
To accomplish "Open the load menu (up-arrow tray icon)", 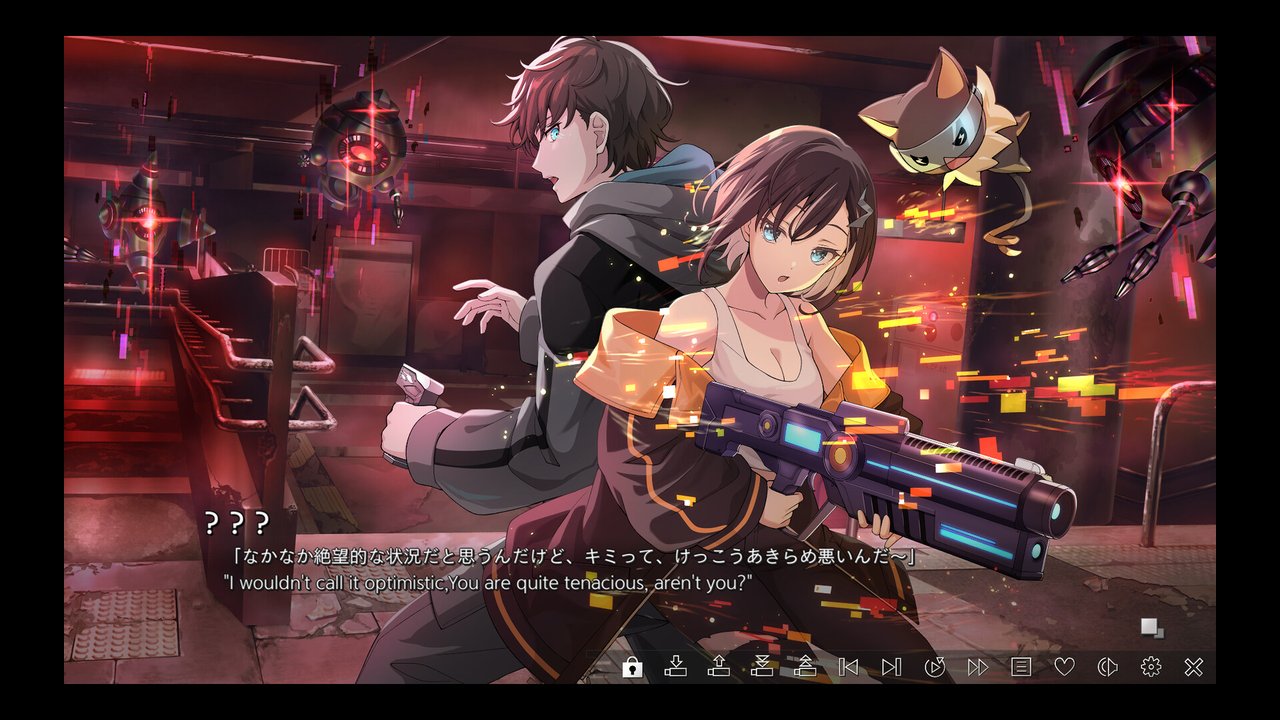I will 719,667.
